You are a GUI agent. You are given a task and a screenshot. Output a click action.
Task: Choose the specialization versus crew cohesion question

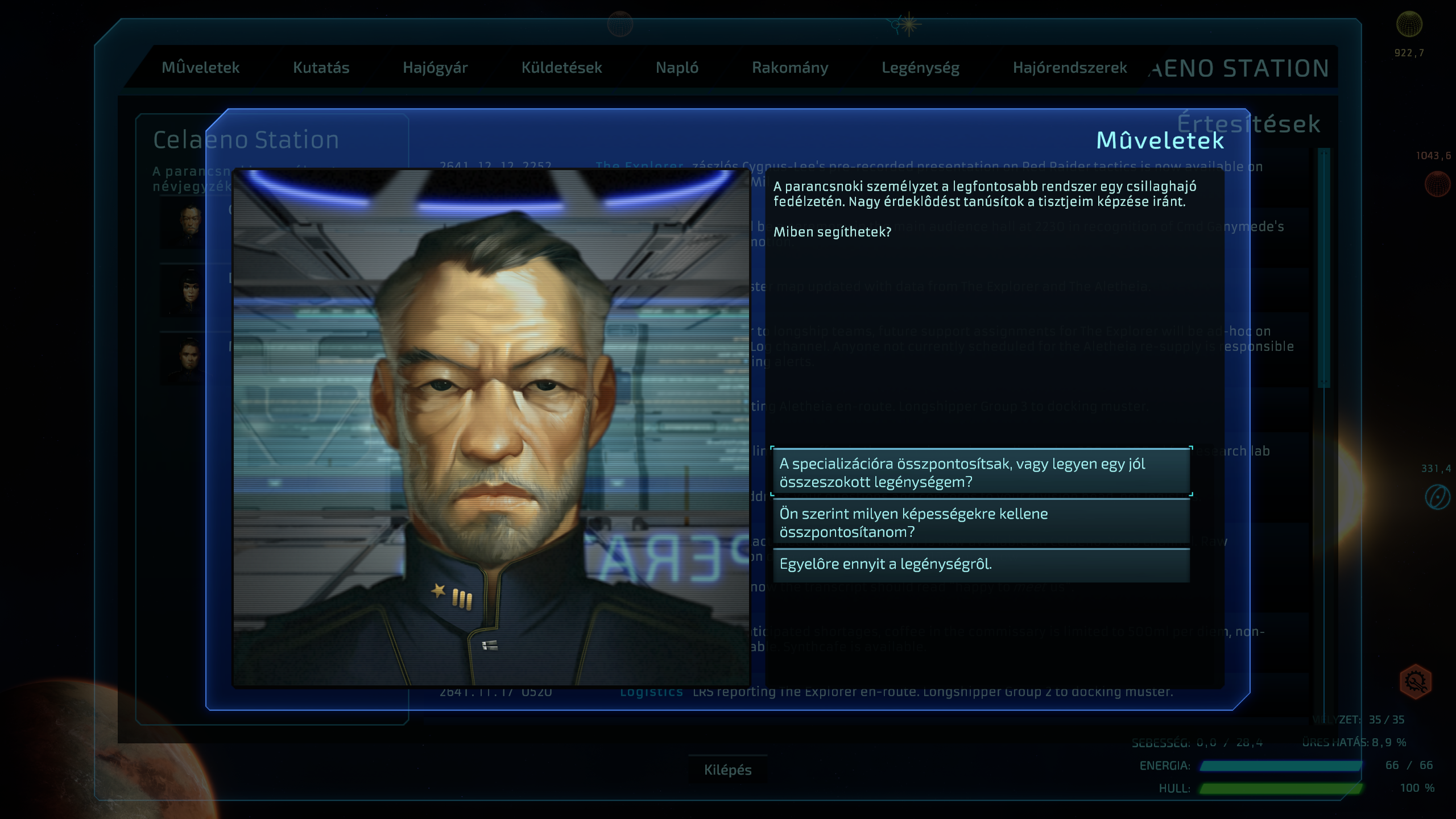point(981,473)
